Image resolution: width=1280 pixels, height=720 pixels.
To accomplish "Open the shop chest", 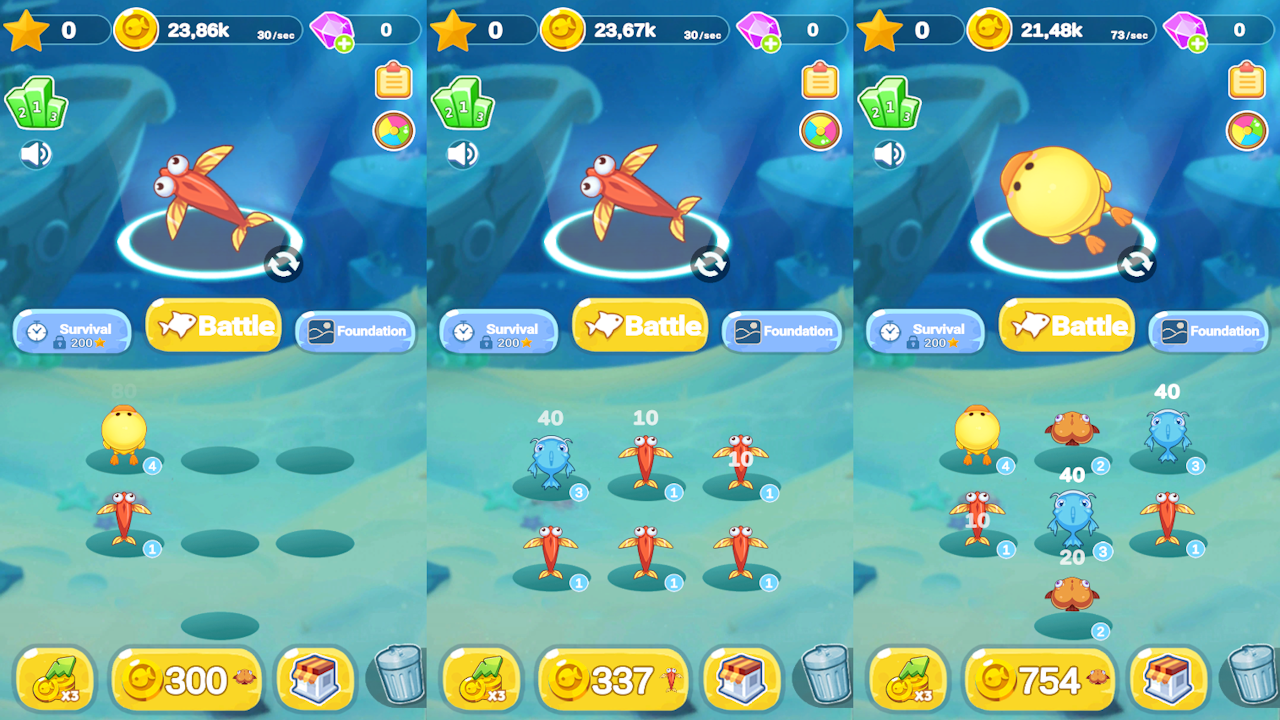I will [x=315, y=679].
